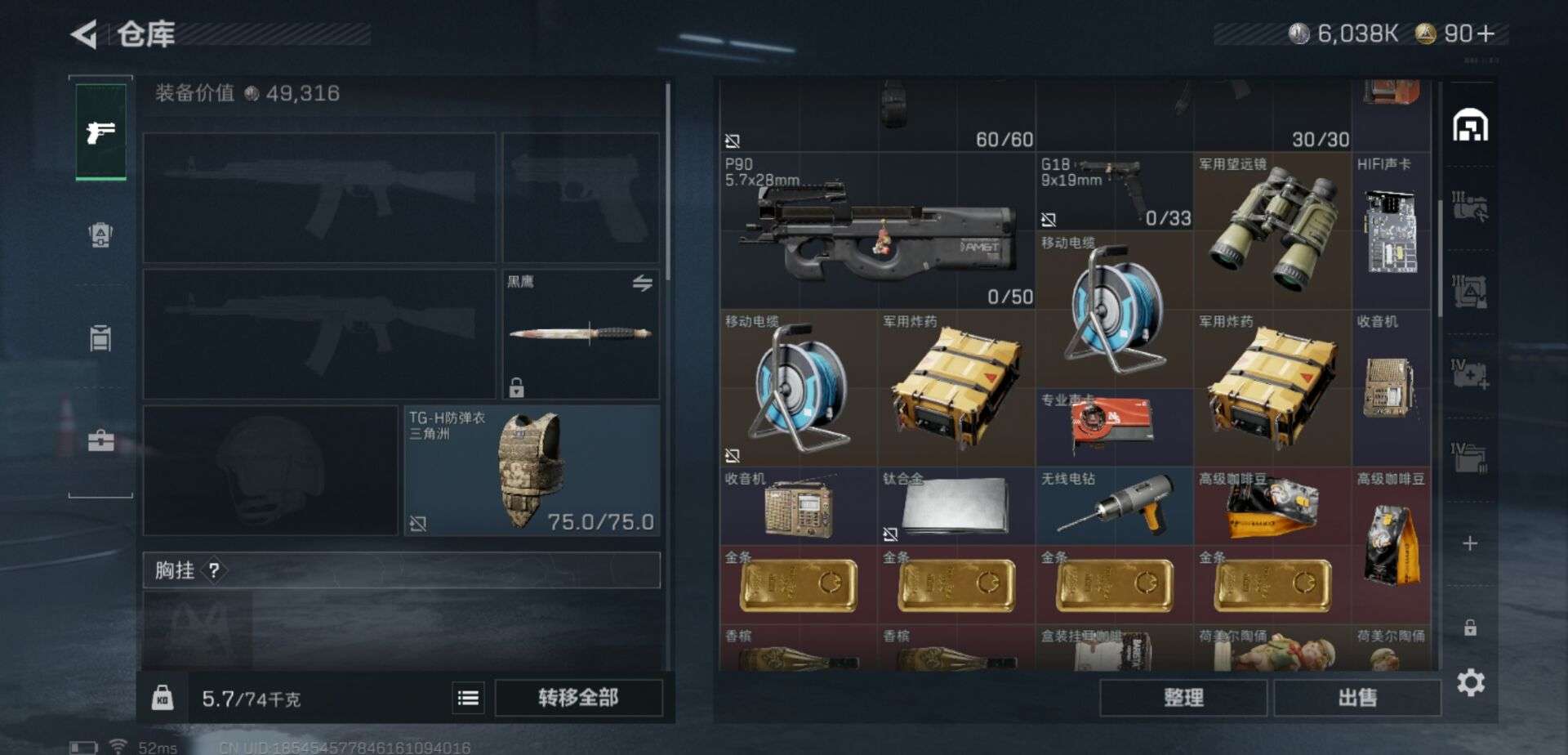The image size is (1568, 755).
Task: Select the G18 pistol item
Action: pyautogui.click(x=1114, y=190)
